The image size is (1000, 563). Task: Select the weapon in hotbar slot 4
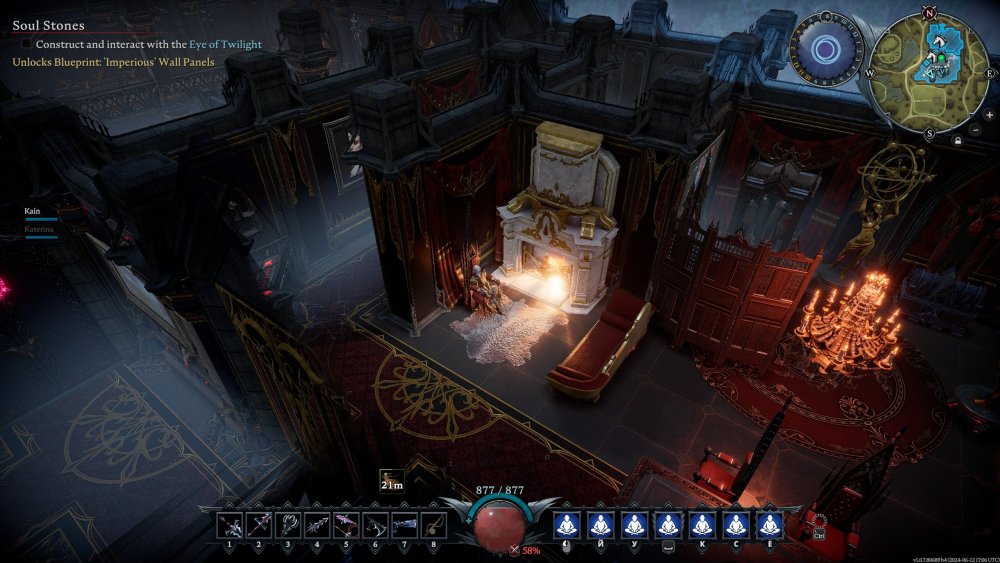coord(317,524)
